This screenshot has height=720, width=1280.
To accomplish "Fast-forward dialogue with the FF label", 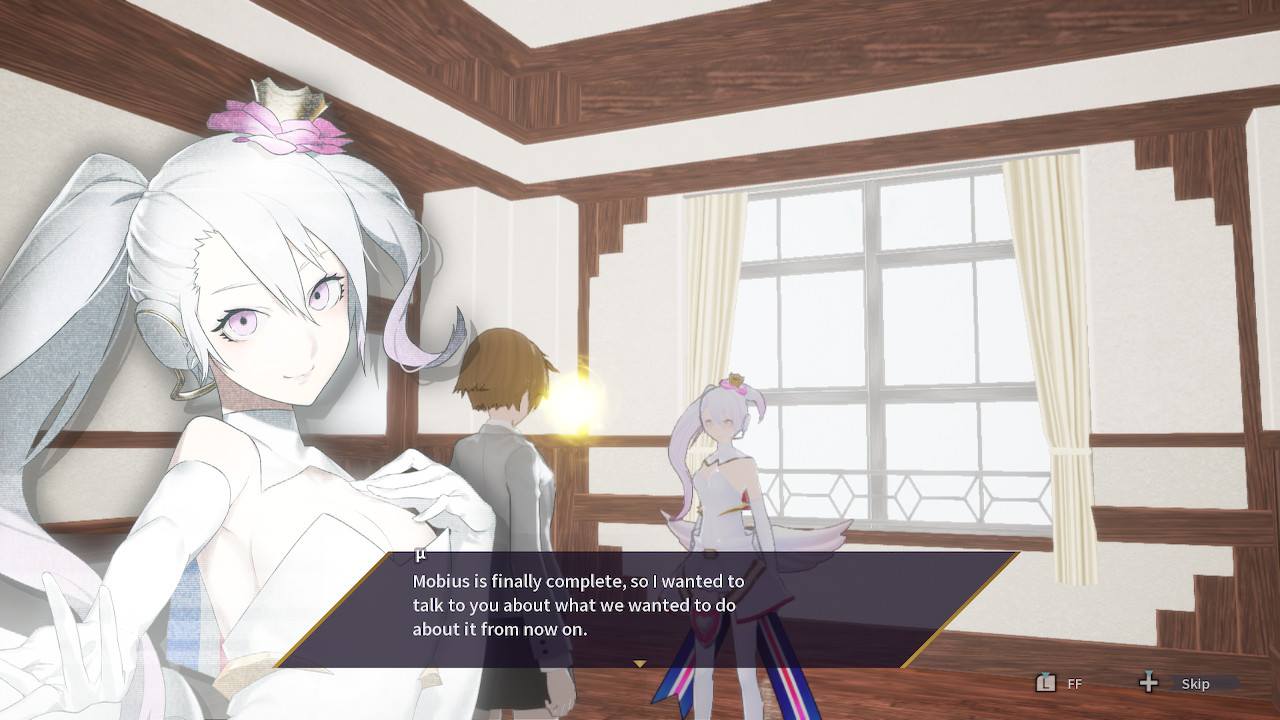I will (x=1074, y=684).
